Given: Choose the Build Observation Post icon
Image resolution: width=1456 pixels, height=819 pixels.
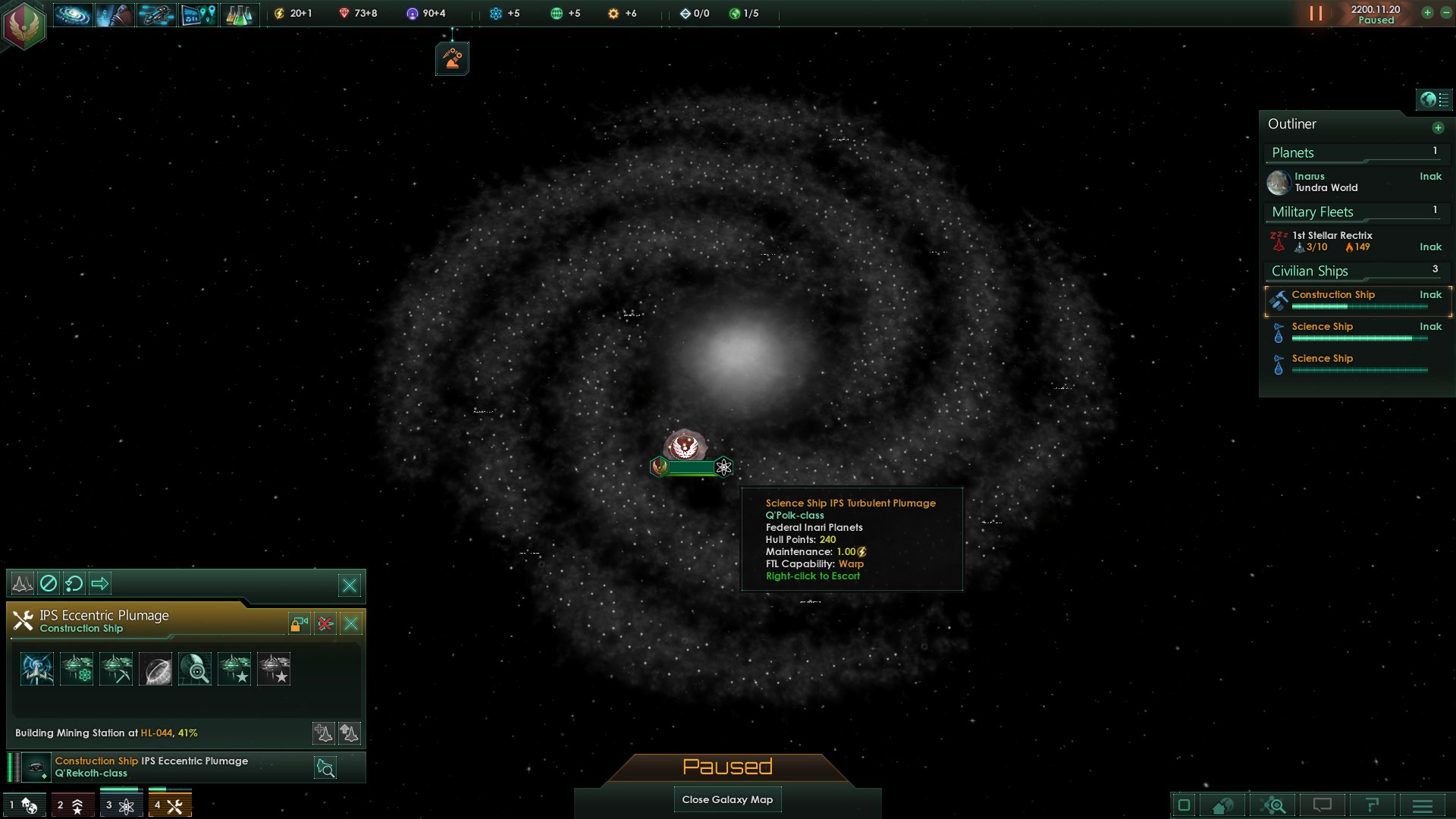Looking at the screenshot, I should 194,668.
